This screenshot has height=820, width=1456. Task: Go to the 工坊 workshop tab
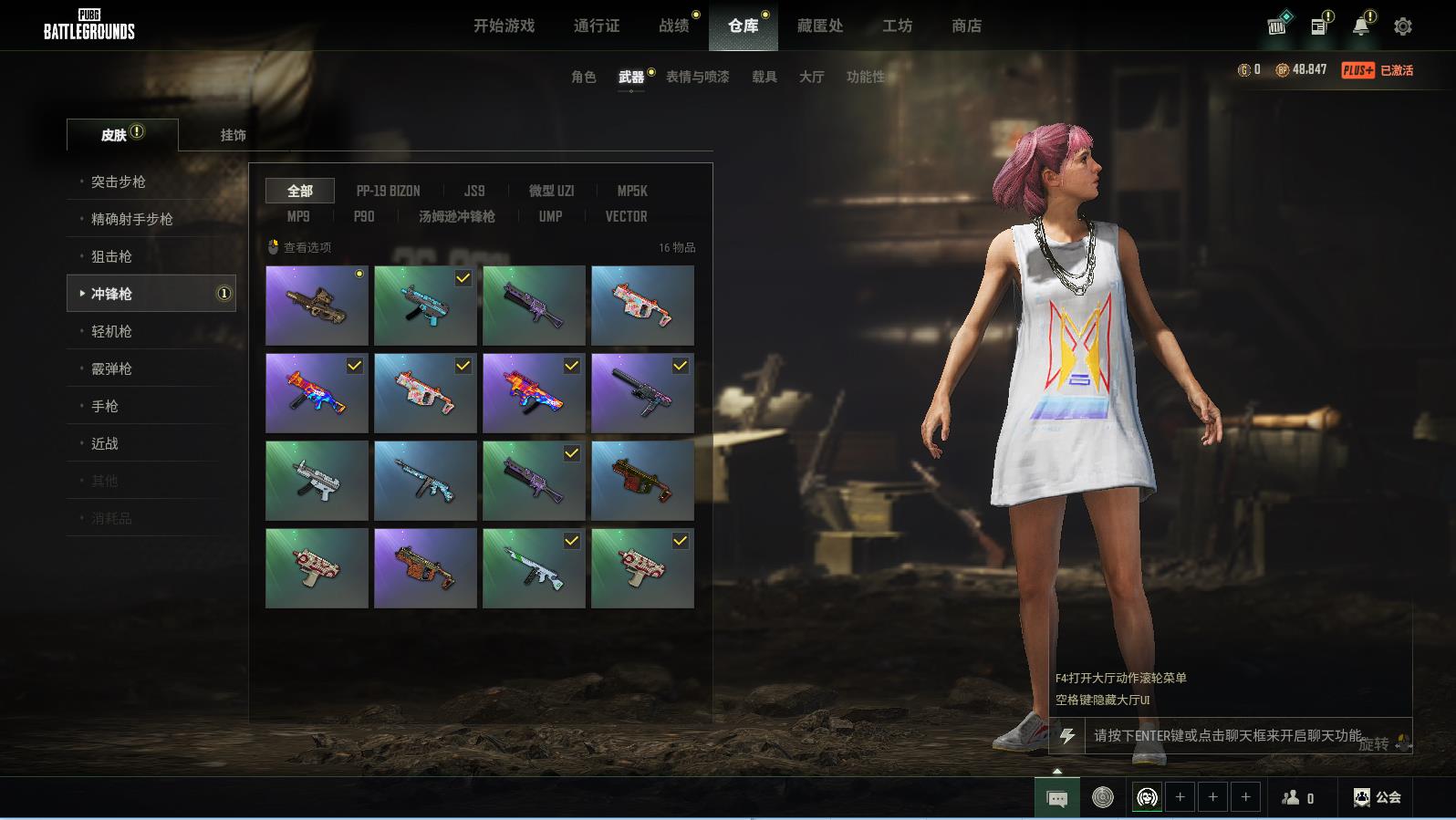click(x=897, y=26)
